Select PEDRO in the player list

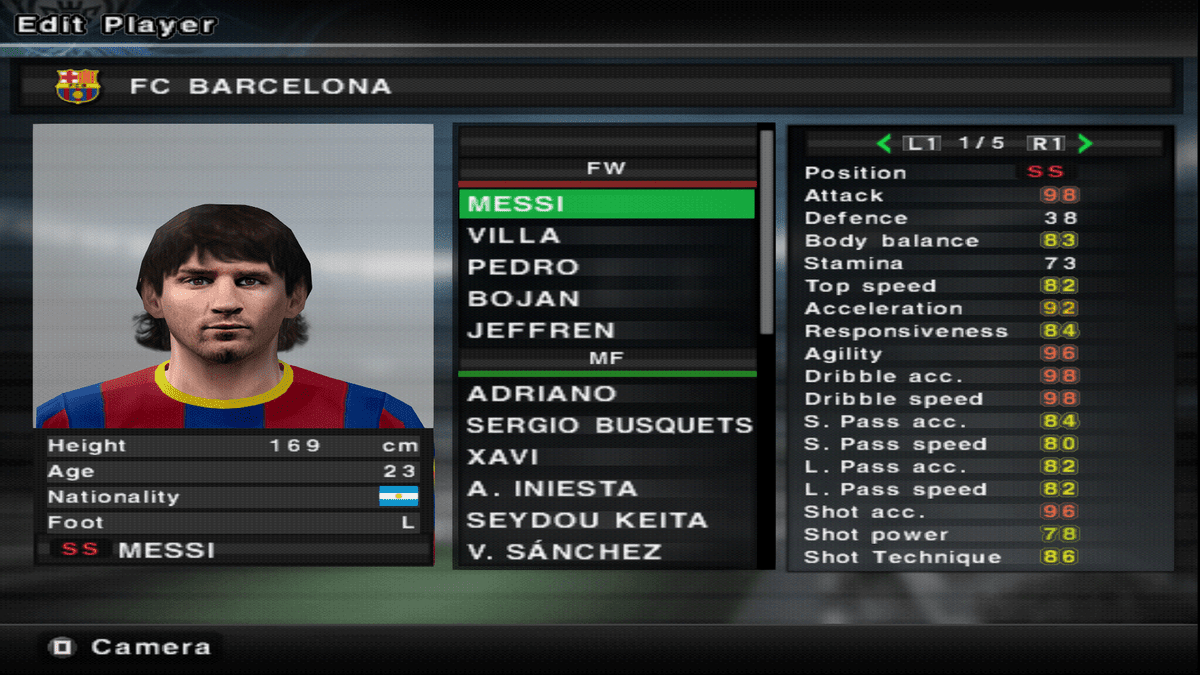click(606, 267)
